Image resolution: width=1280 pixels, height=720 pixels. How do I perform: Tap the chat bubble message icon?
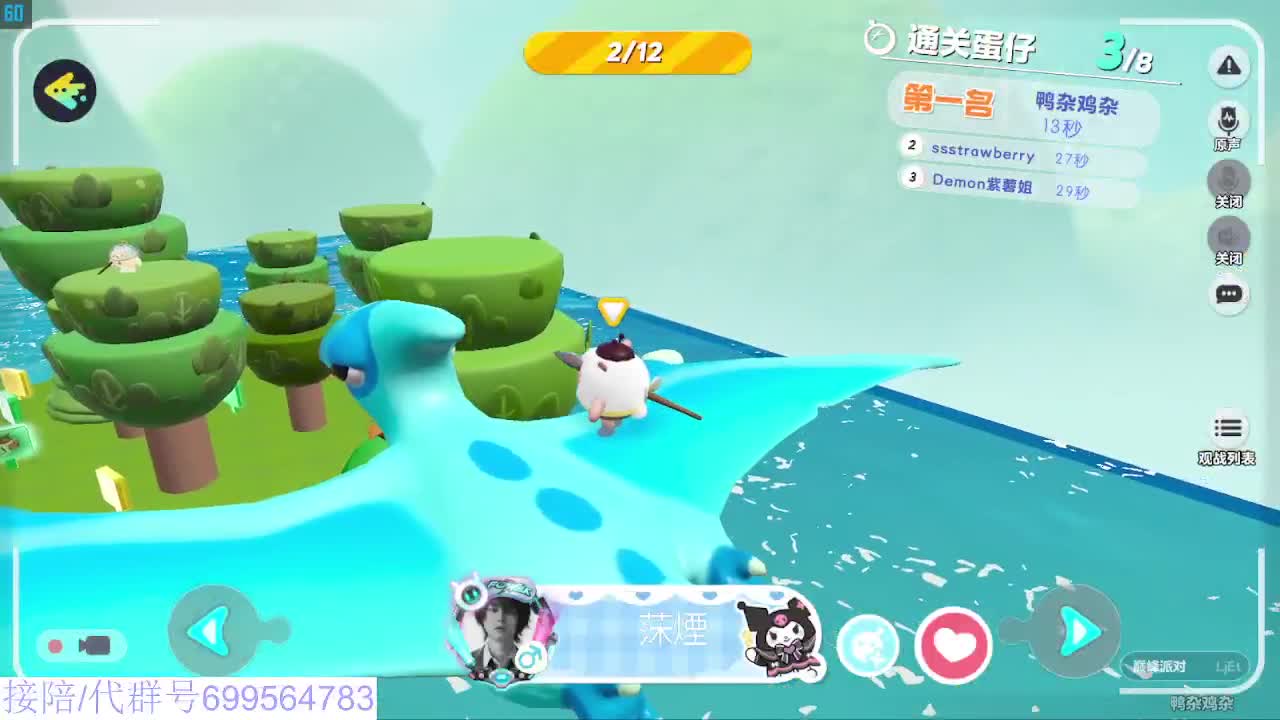[x=1229, y=292]
